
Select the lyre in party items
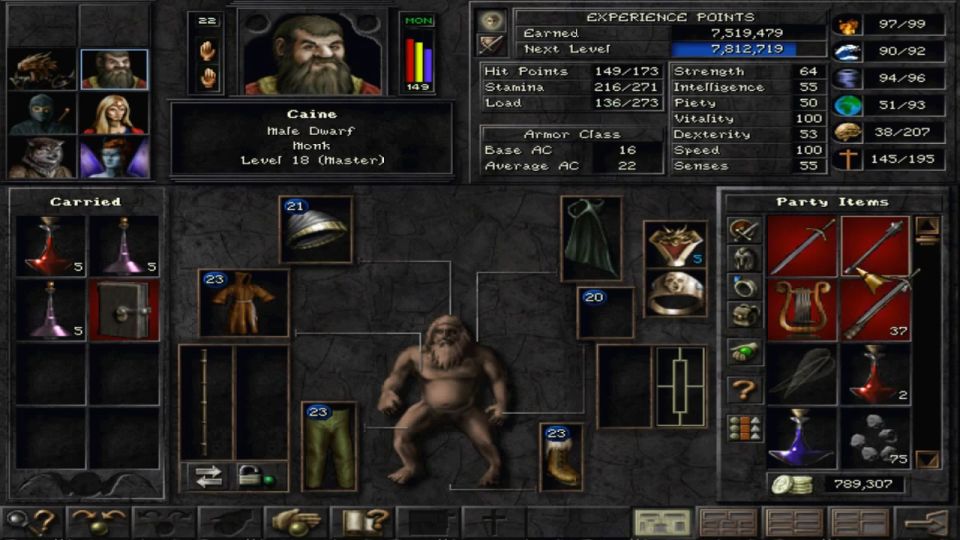coord(802,309)
